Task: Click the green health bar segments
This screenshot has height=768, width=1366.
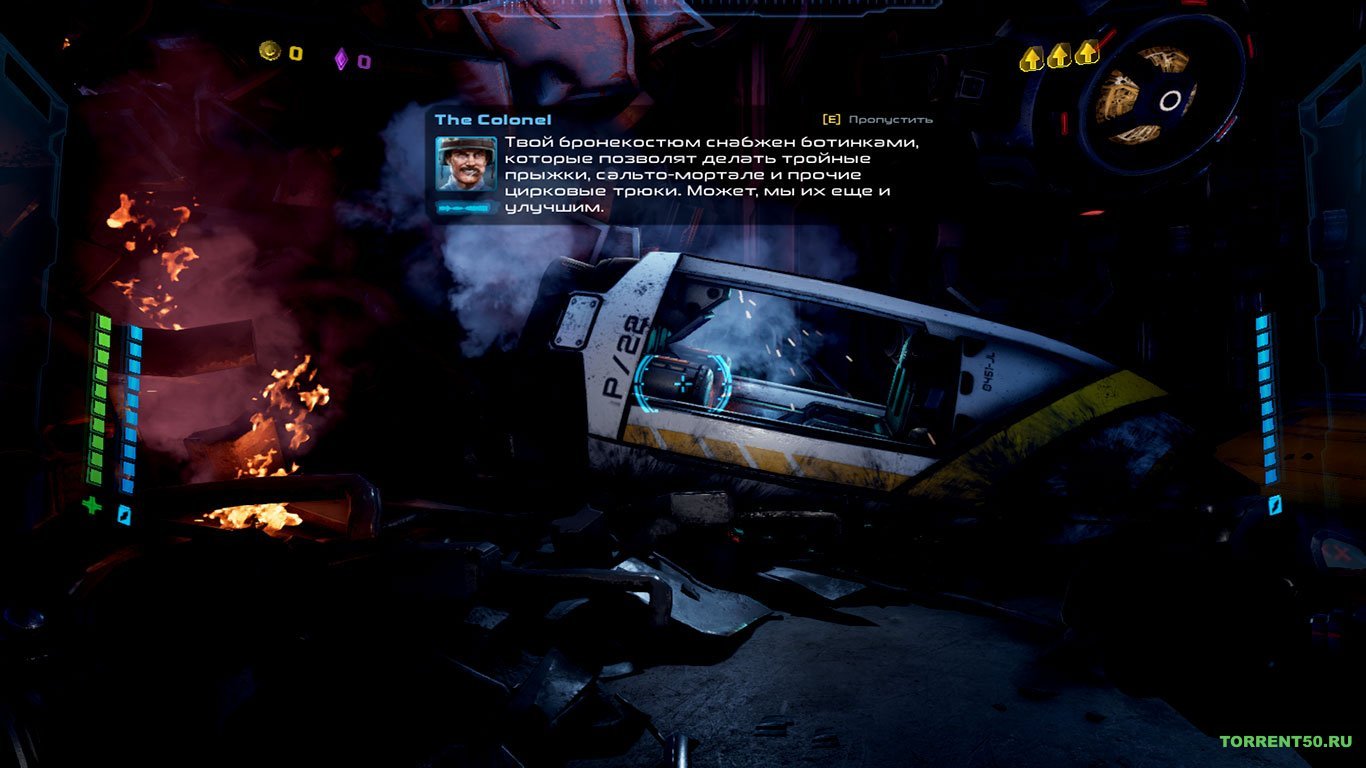Action: click(100, 400)
